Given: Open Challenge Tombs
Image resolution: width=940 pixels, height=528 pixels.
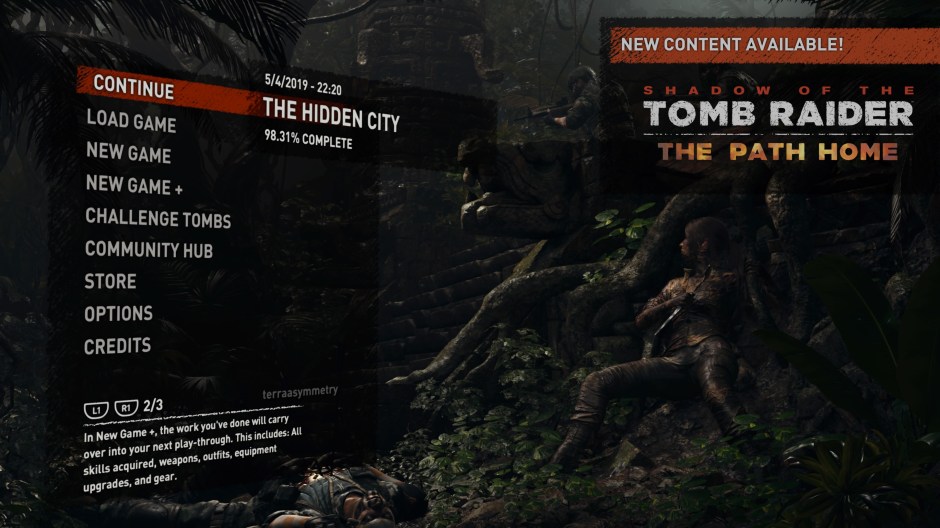Looking at the screenshot, I should 158,219.
